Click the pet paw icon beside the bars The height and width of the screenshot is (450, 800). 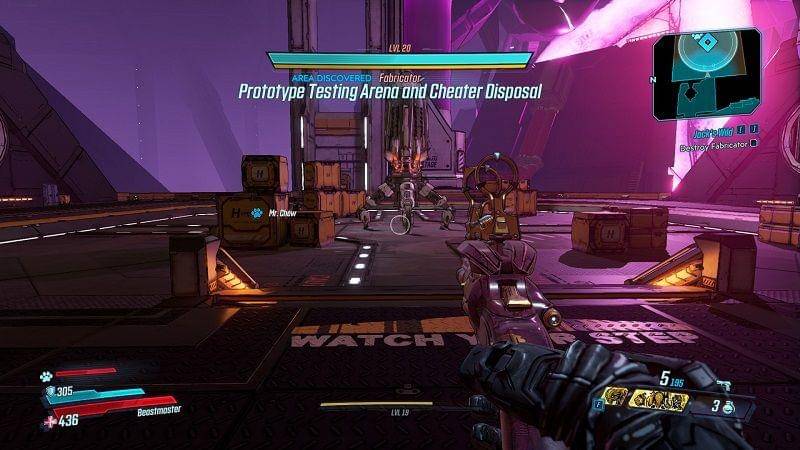click(x=46, y=375)
